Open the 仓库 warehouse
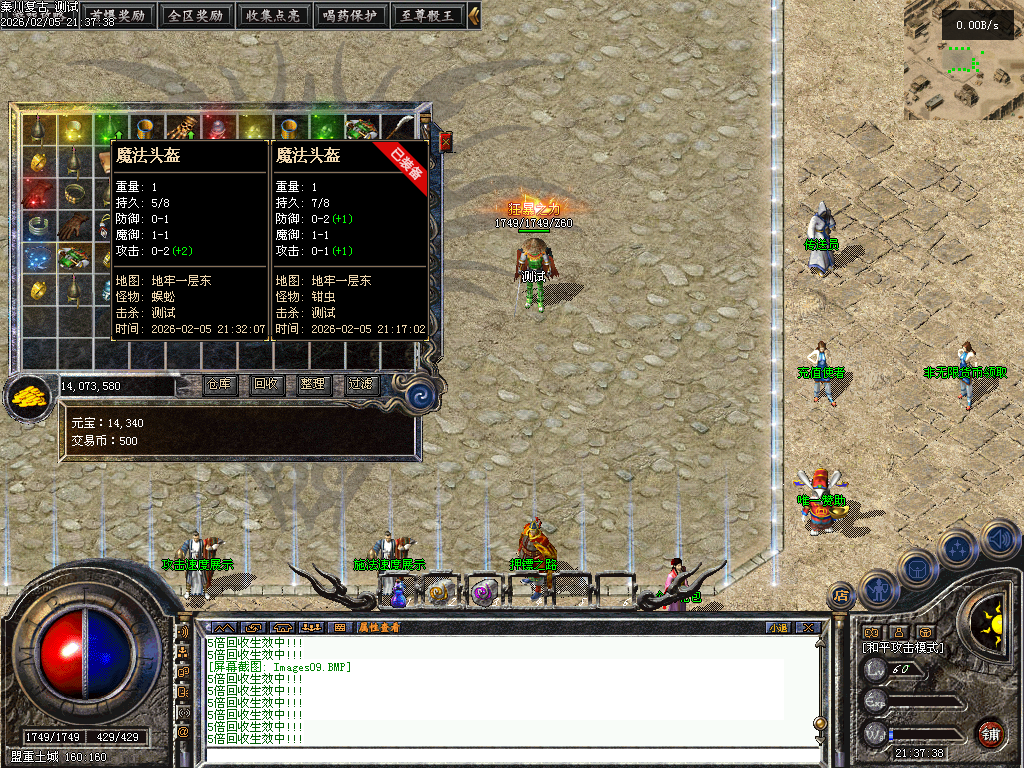 pos(220,384)
